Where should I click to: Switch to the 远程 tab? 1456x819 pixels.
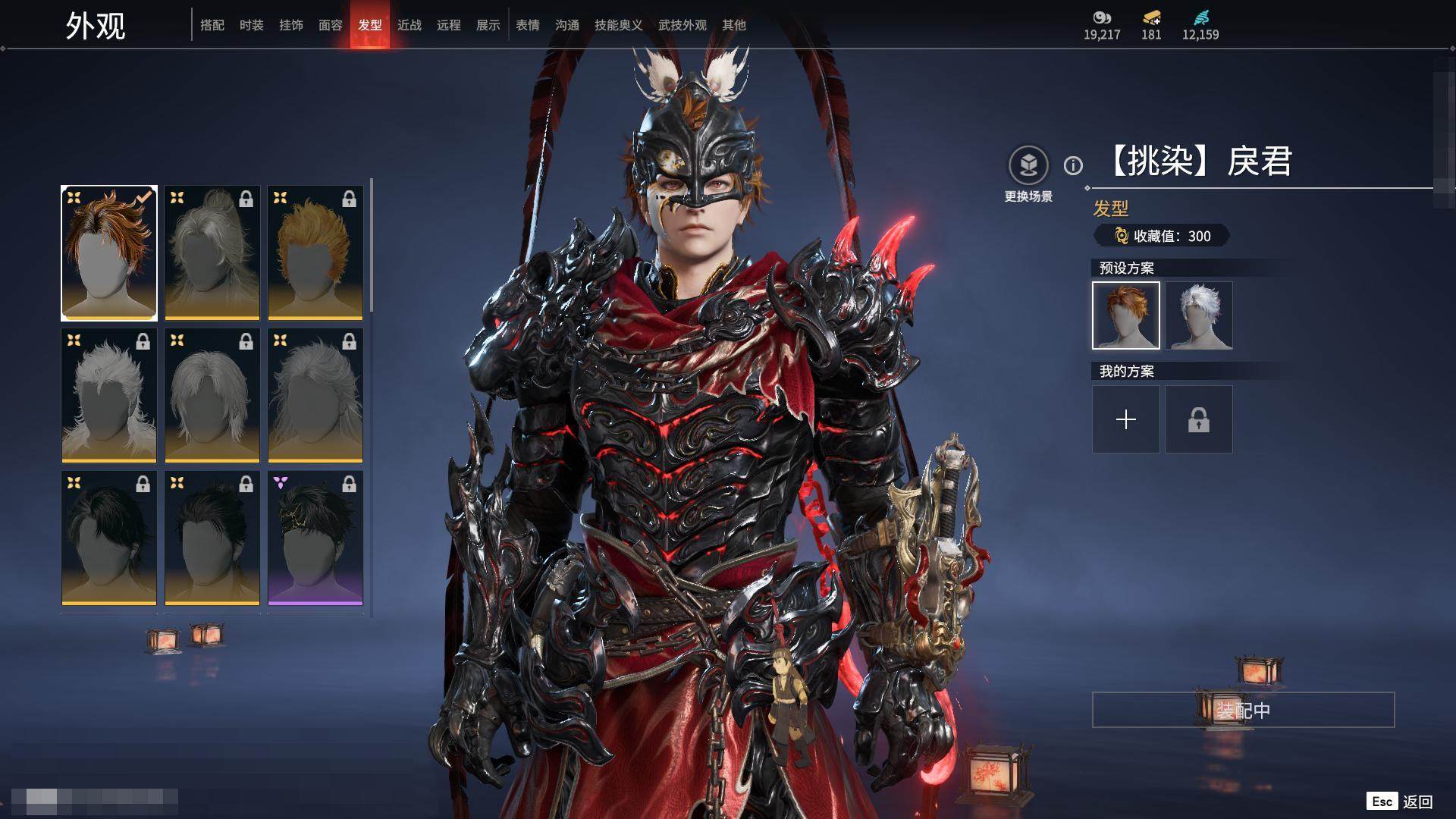pyautogui.click(x=448, y=25)
